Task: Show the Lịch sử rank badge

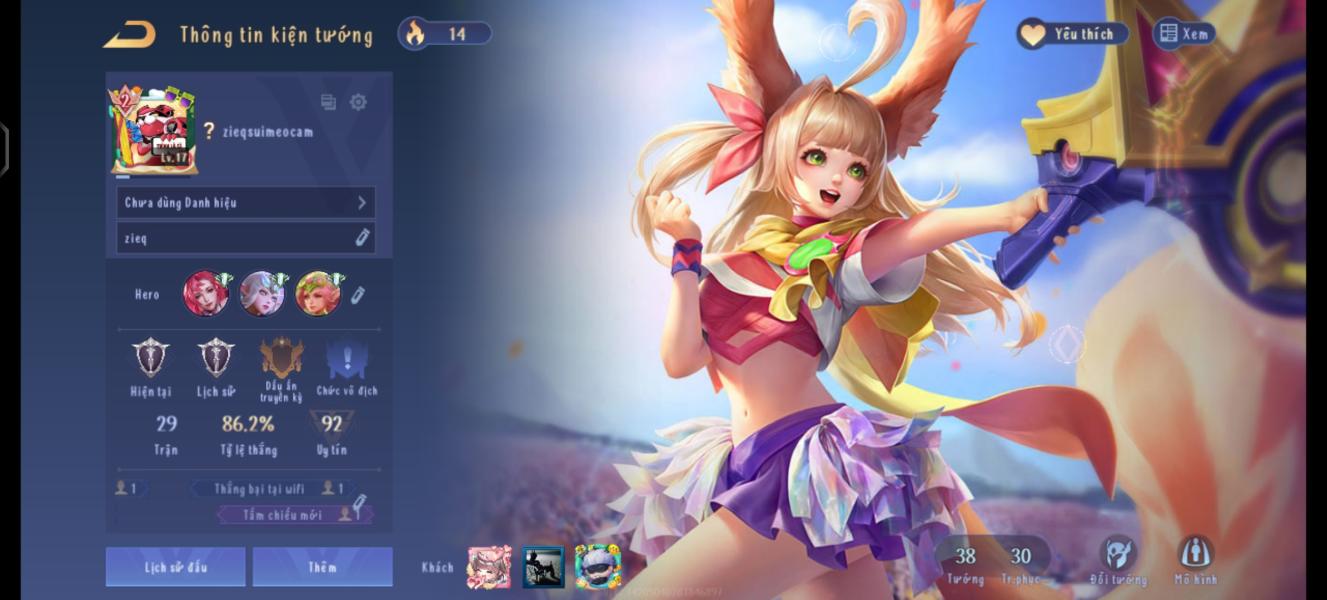Action: tap(216, 358)
